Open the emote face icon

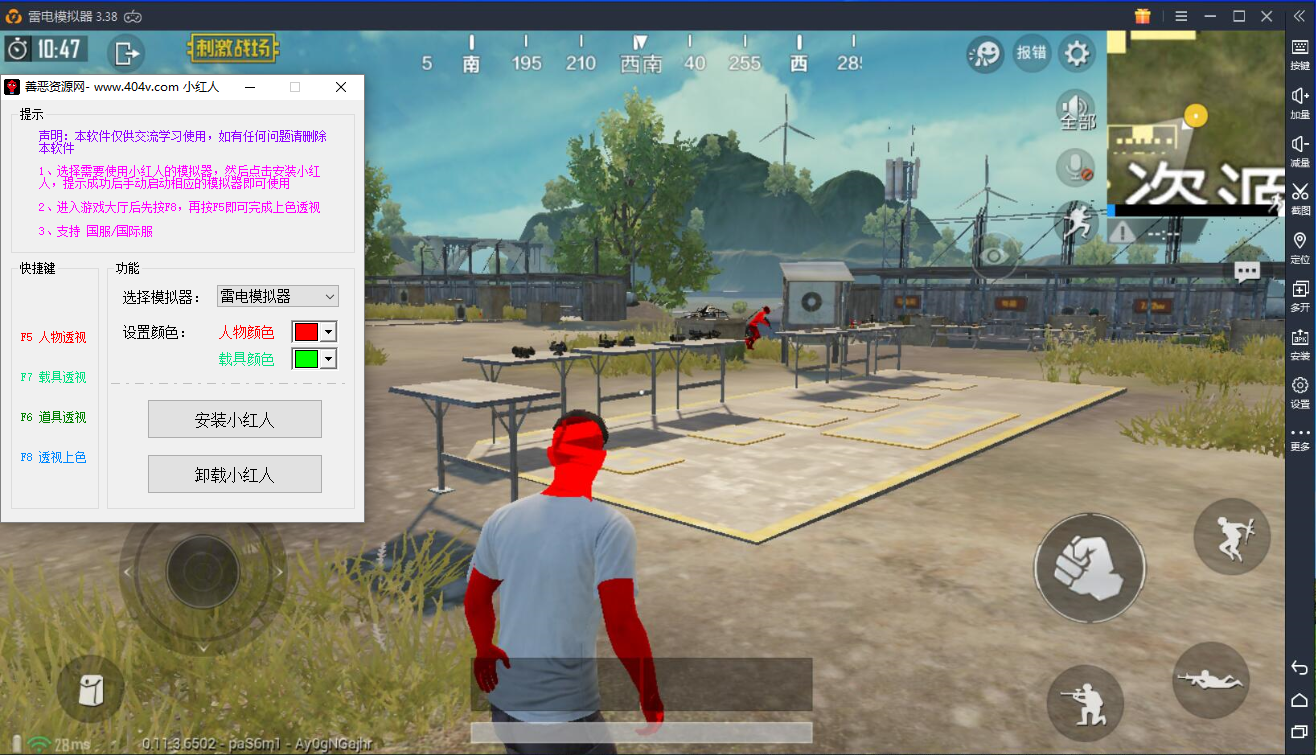[985, 53]
